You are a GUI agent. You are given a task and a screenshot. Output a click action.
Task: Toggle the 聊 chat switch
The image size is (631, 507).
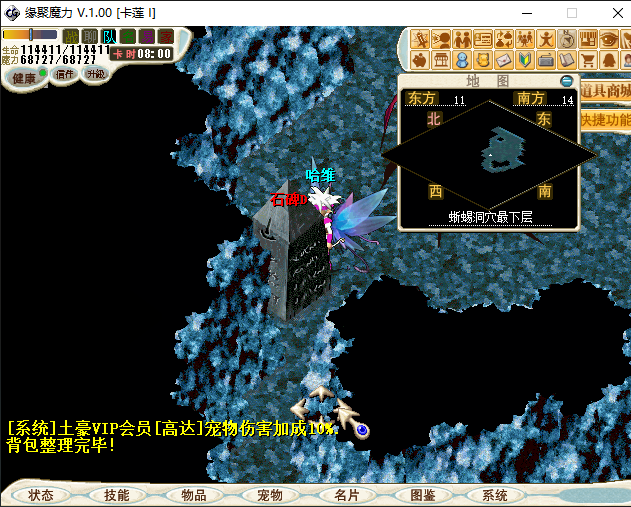click(x=90, y=37)
